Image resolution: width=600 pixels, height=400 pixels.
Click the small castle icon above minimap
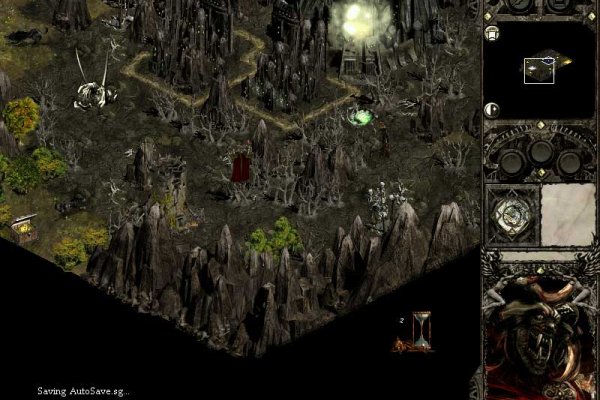(492, 33)
